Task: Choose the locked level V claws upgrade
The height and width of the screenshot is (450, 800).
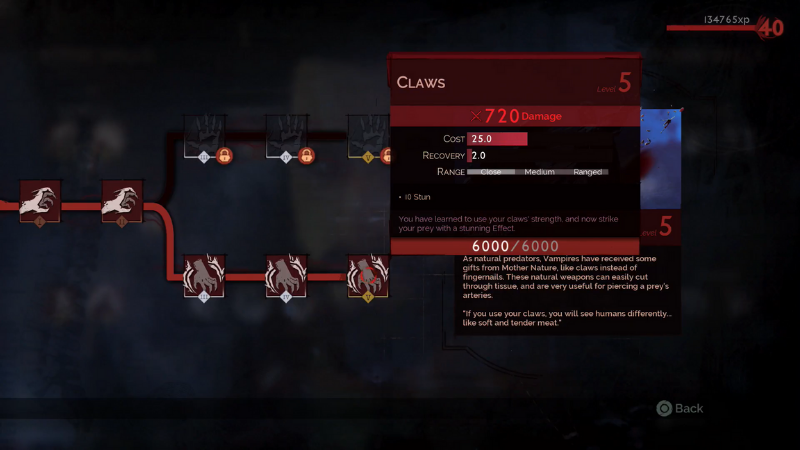Action: click(367, 135)
